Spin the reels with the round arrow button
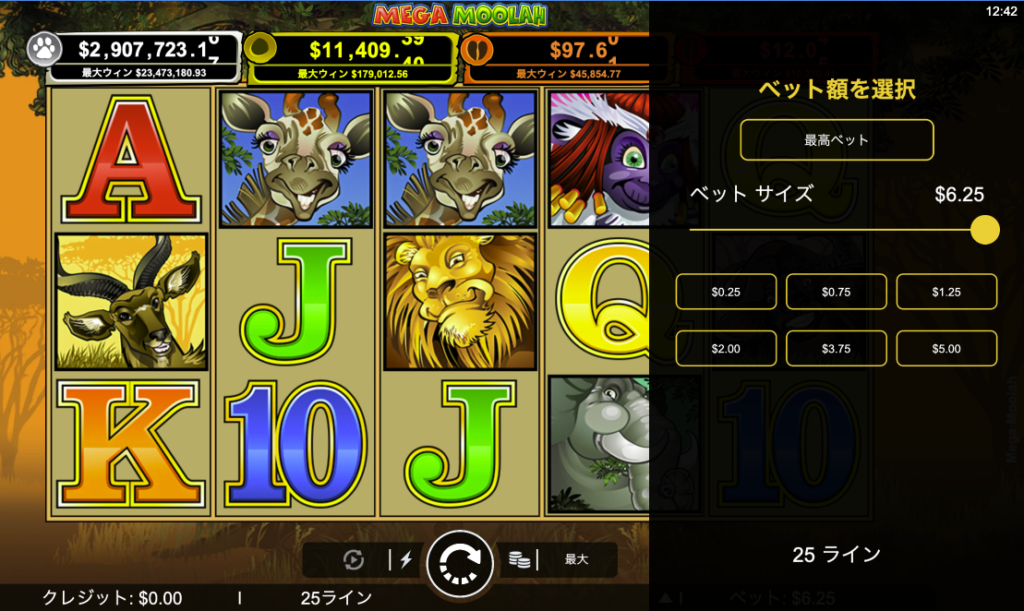Image resolution: width=1024 pixels, height=611 pixels. click(460, 564)
